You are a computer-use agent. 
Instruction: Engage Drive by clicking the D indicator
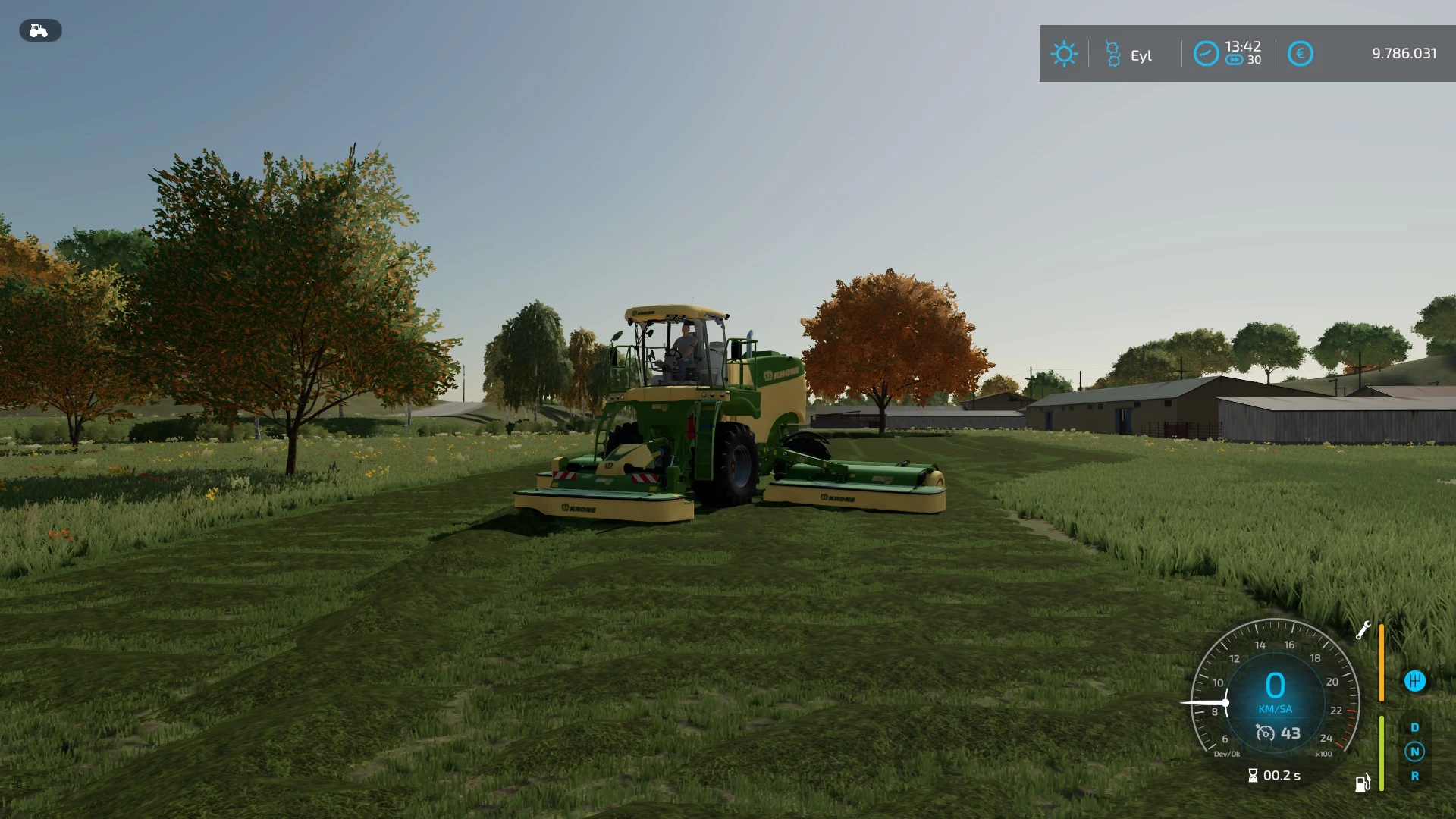1414,726
